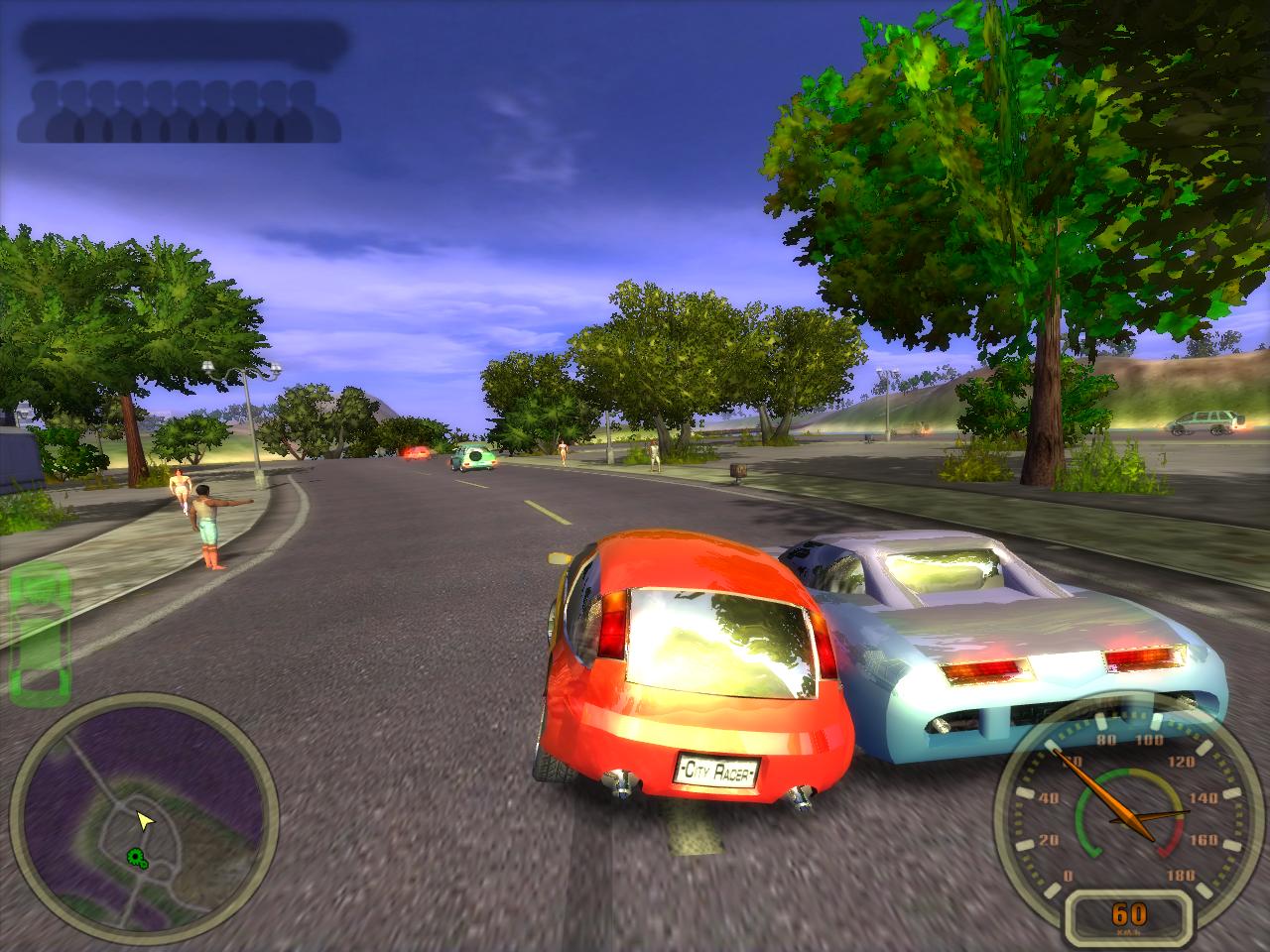The width and height of the screenshot is (1270, 952).
Task: Click the green car damage indicator icon
Action: coord(40,627)
